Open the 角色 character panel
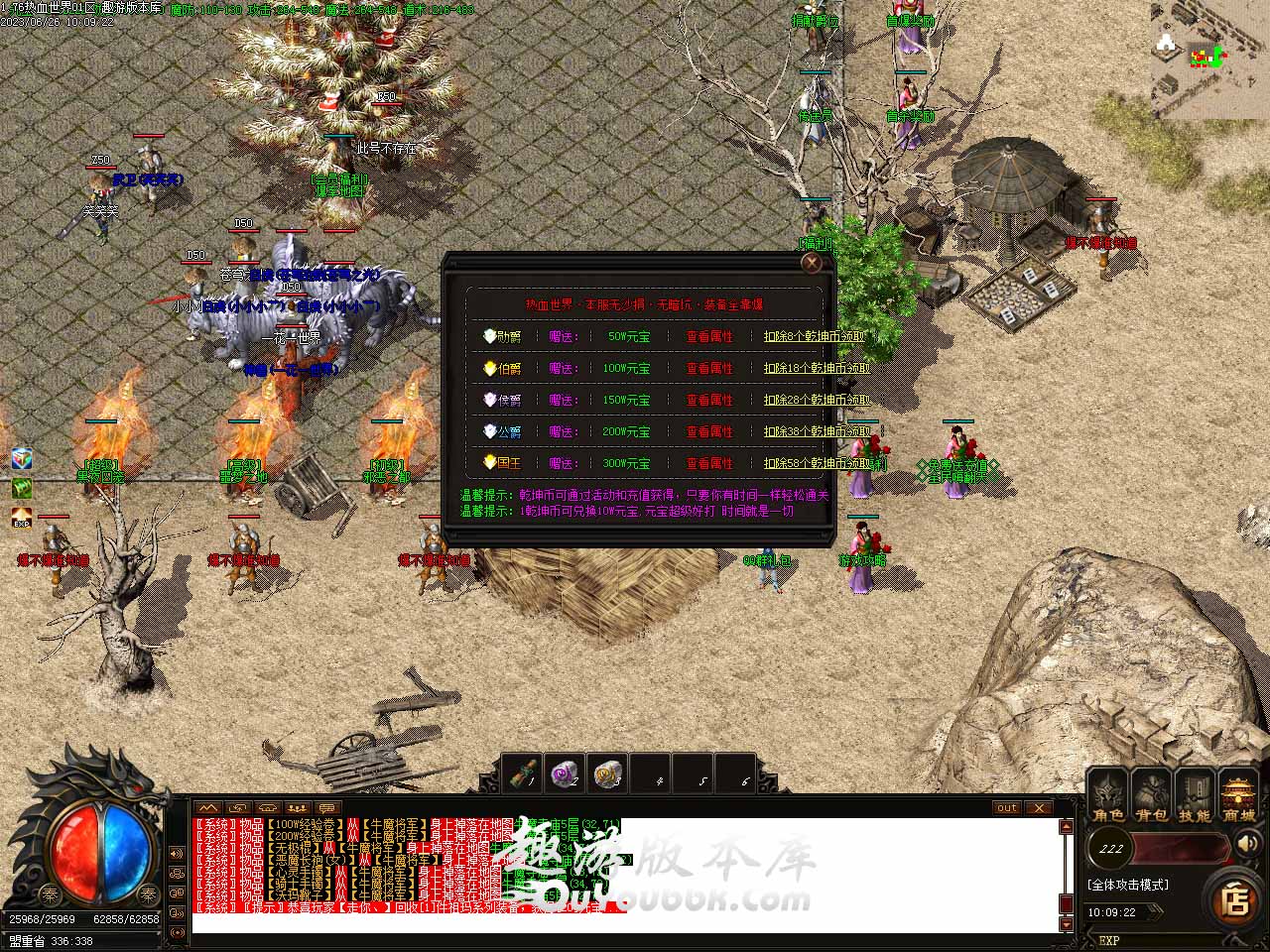Viewport: 1270px width, 952px height. 1108,797
